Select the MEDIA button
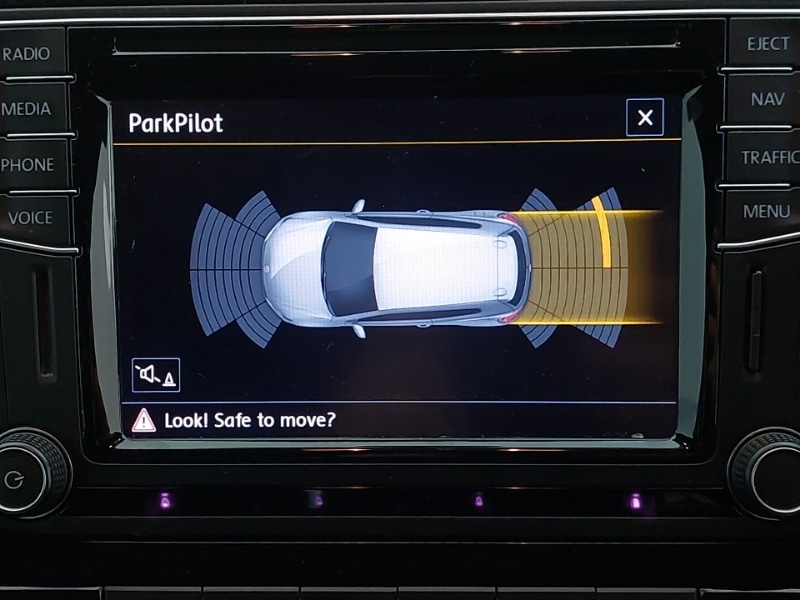800x600 pixels. (30, 109)
